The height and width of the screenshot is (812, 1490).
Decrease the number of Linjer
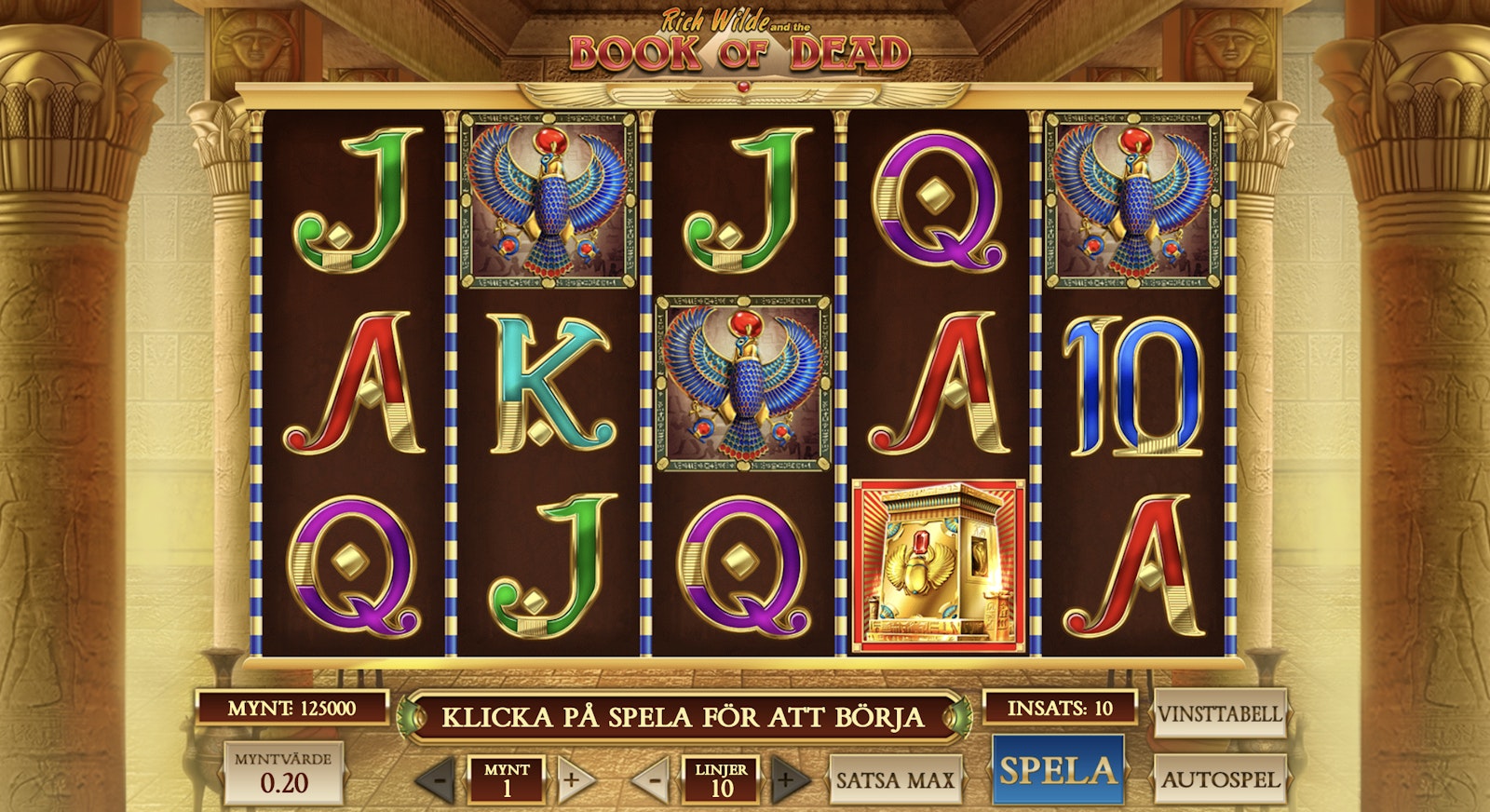pyautogui.click(x=655, y=778)
